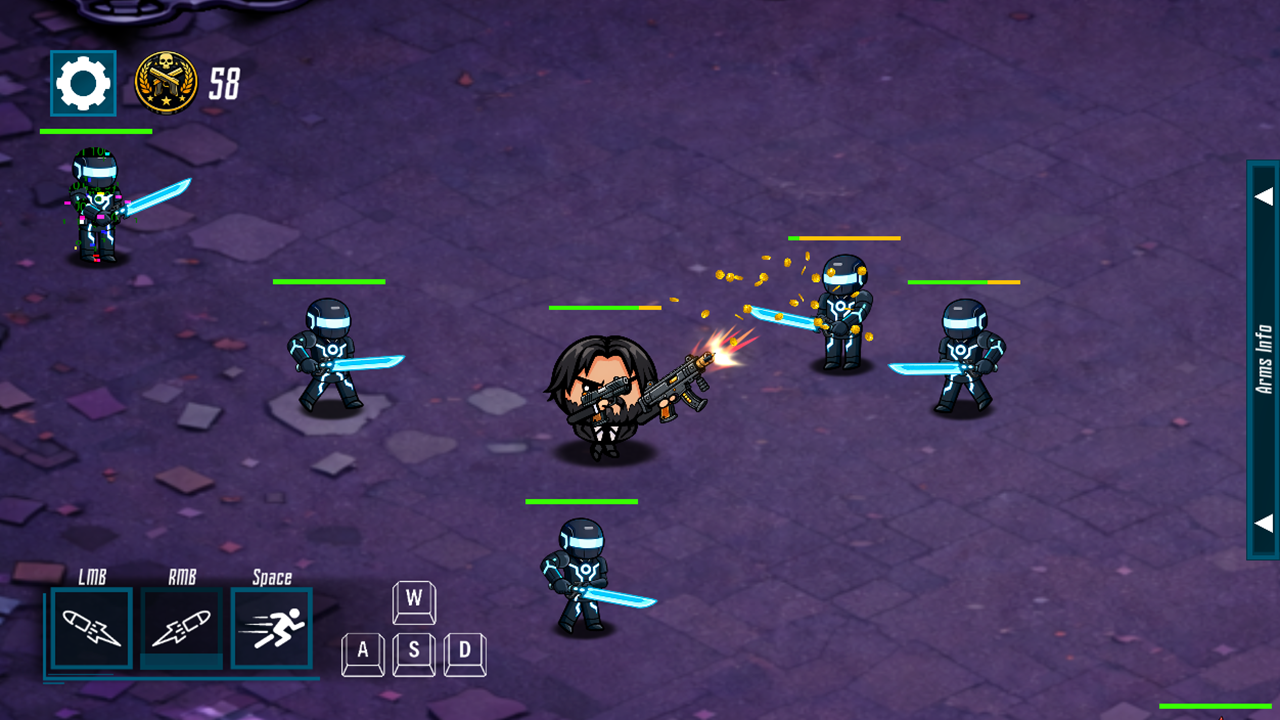1280x720 pixels.
Task: Select the RMB charged shot skill
Action: coord(181,628)
